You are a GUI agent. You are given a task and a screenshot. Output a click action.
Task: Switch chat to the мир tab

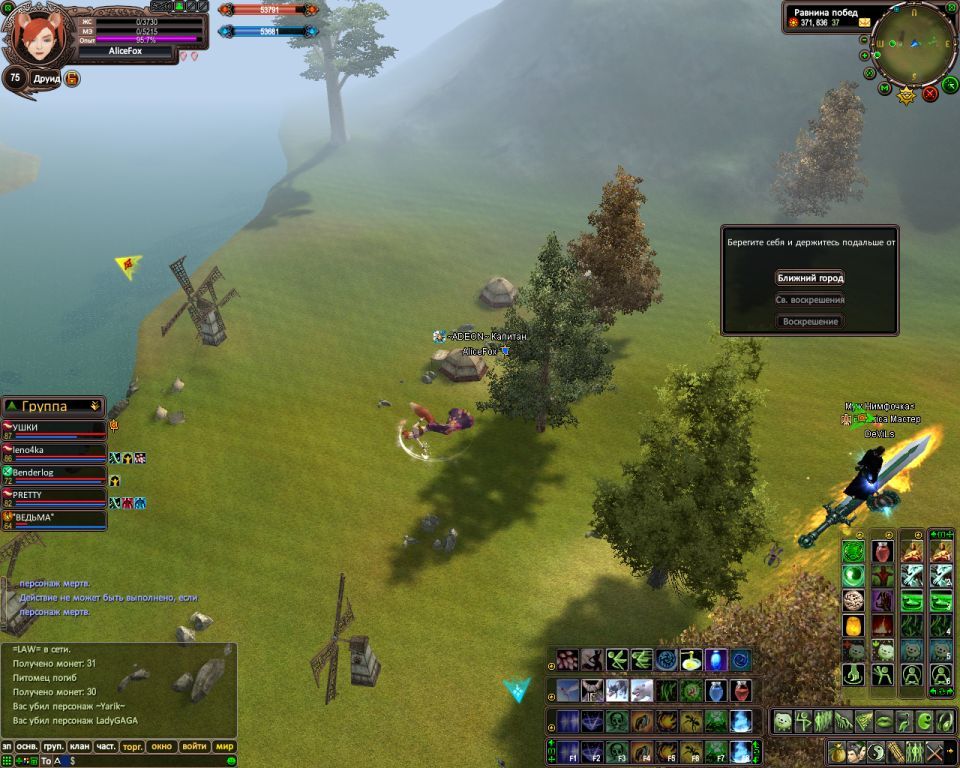[224, 747]
